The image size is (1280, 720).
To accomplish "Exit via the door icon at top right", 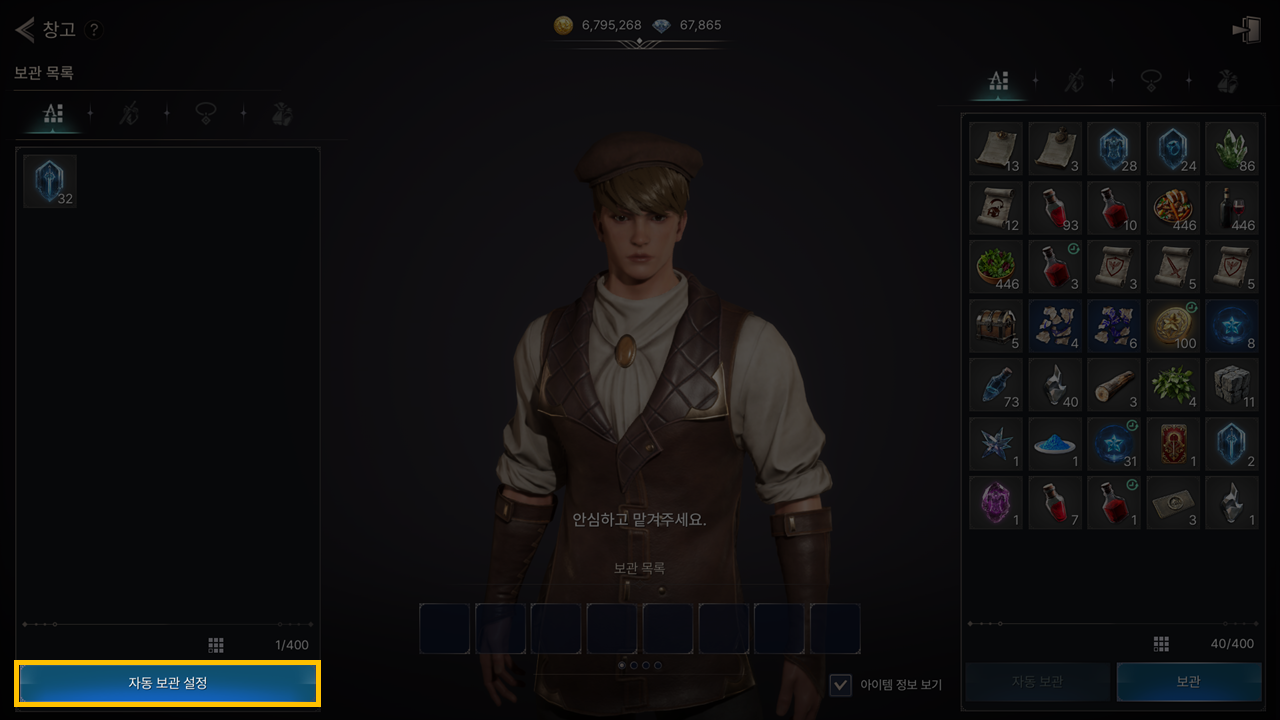I will 1246,30.
